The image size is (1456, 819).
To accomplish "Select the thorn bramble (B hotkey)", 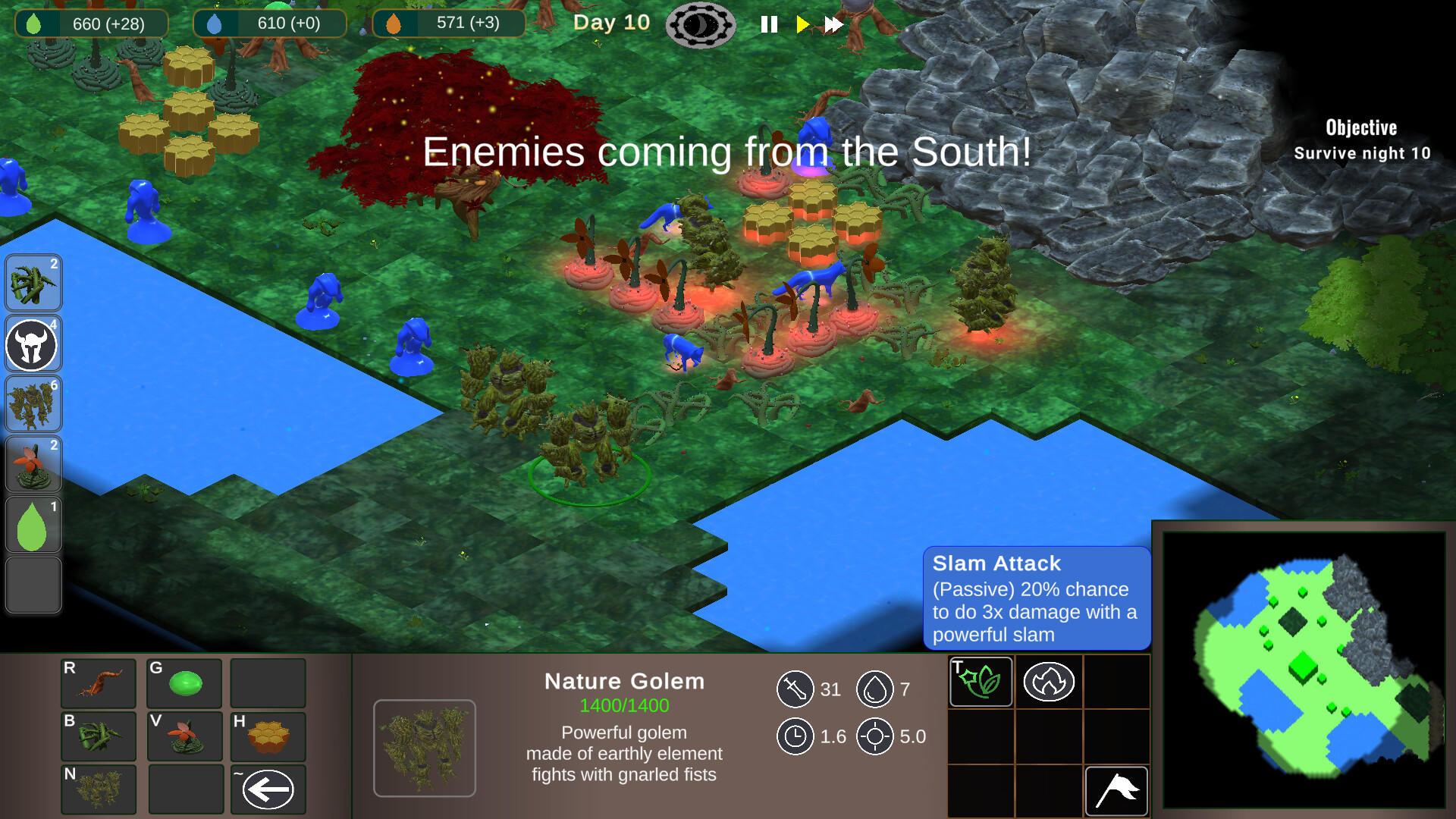I will [x=98, y=736].
